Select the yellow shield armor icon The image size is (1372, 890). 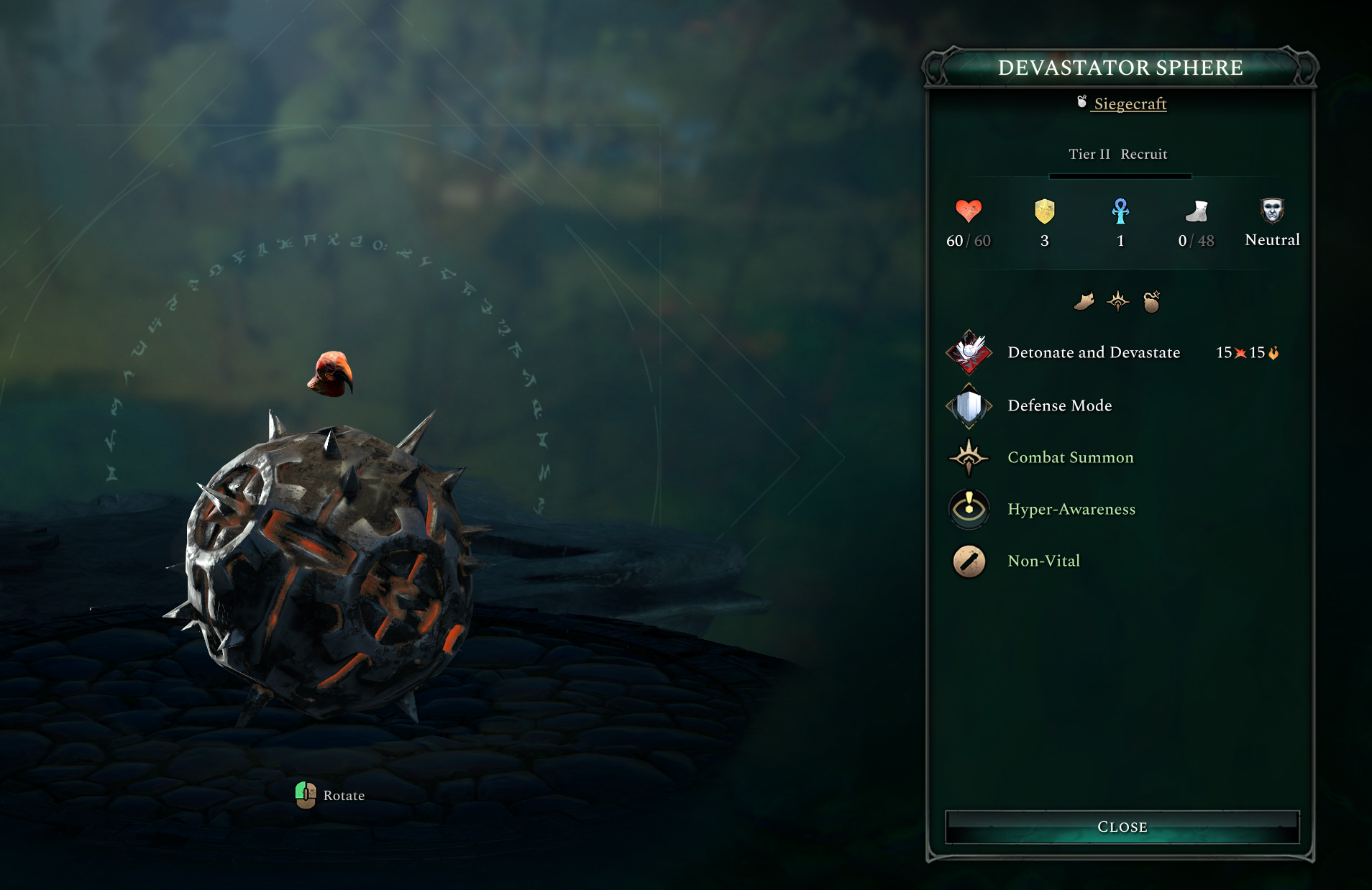[1044, 212]
